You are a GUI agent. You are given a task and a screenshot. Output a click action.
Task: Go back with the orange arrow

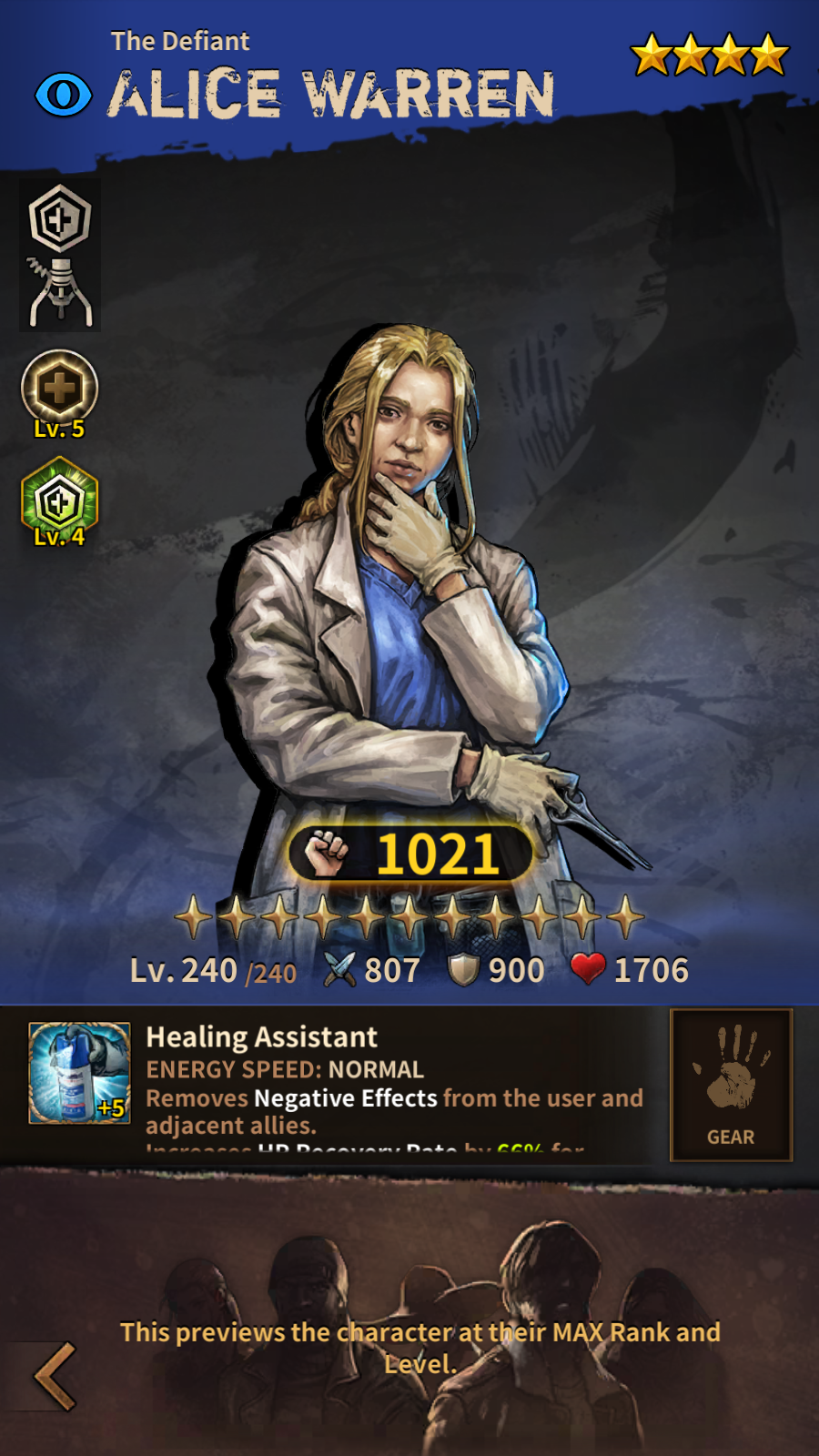coord(55,1376)
